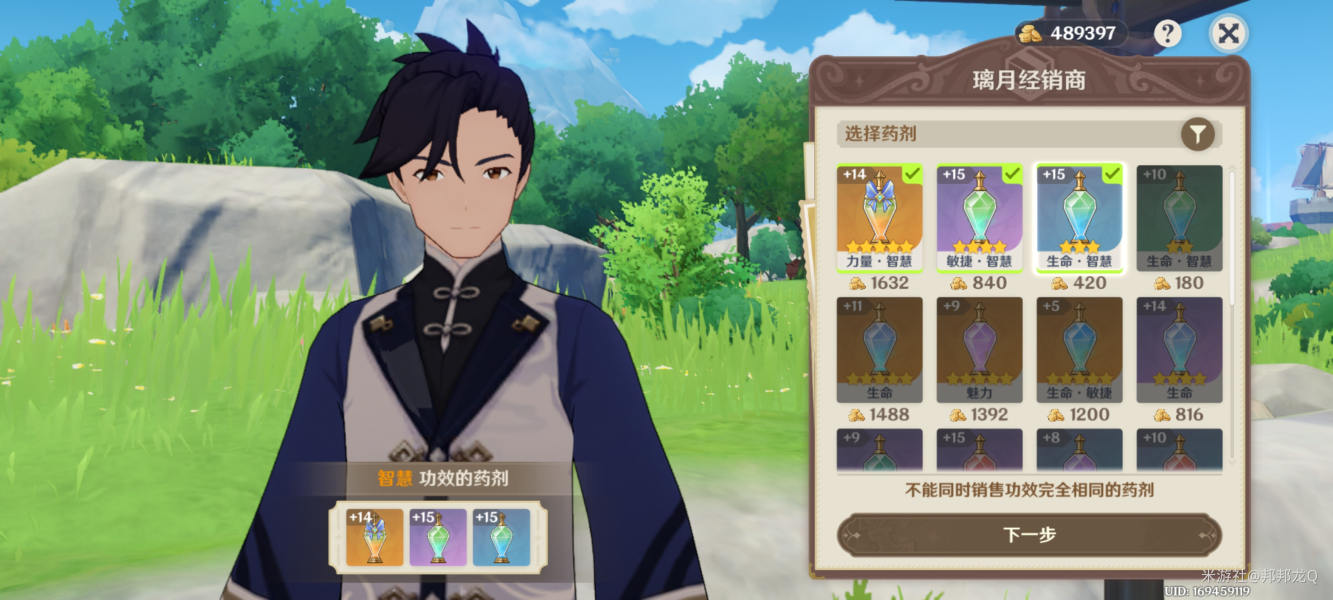Image resolution: width=1333 pixels, height=600 pixels.
Task: Click the purple +15 potion in customer tray
Action: point(438,537)
